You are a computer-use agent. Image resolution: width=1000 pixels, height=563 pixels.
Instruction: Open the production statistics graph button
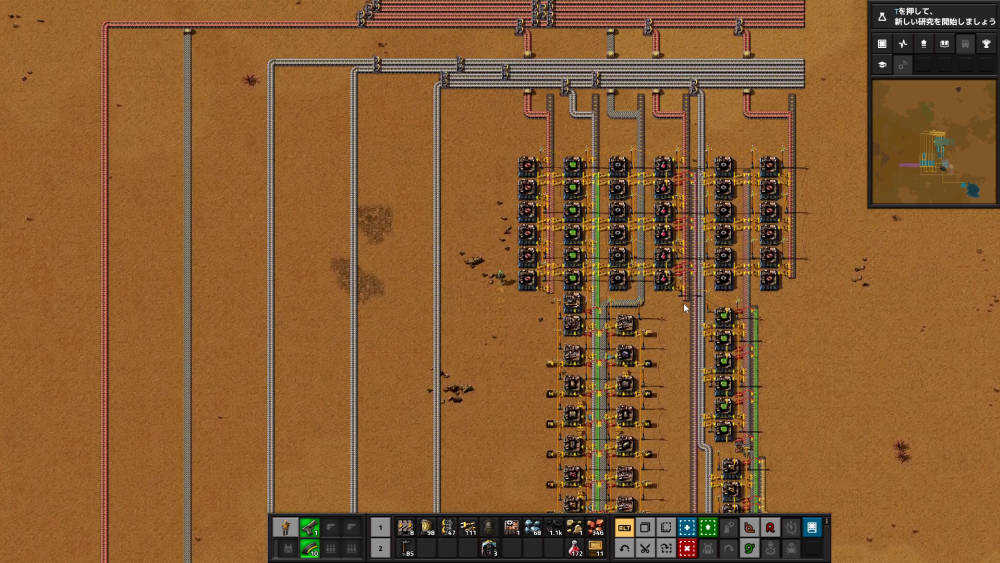(903, 44)
